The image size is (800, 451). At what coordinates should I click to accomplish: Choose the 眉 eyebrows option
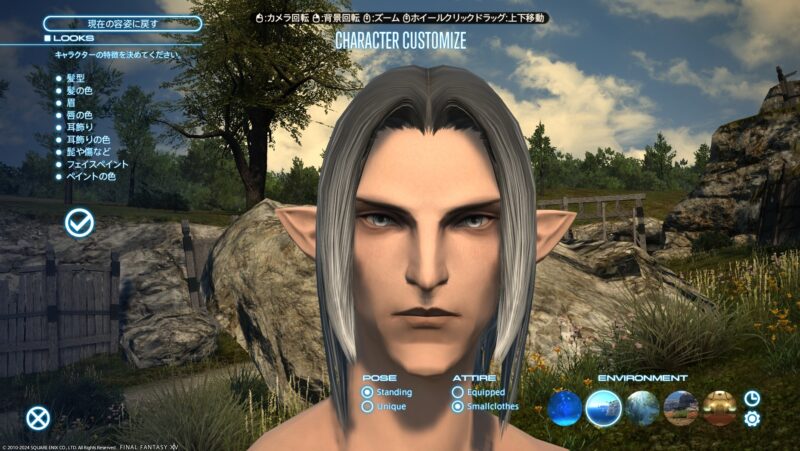[71, 102]
